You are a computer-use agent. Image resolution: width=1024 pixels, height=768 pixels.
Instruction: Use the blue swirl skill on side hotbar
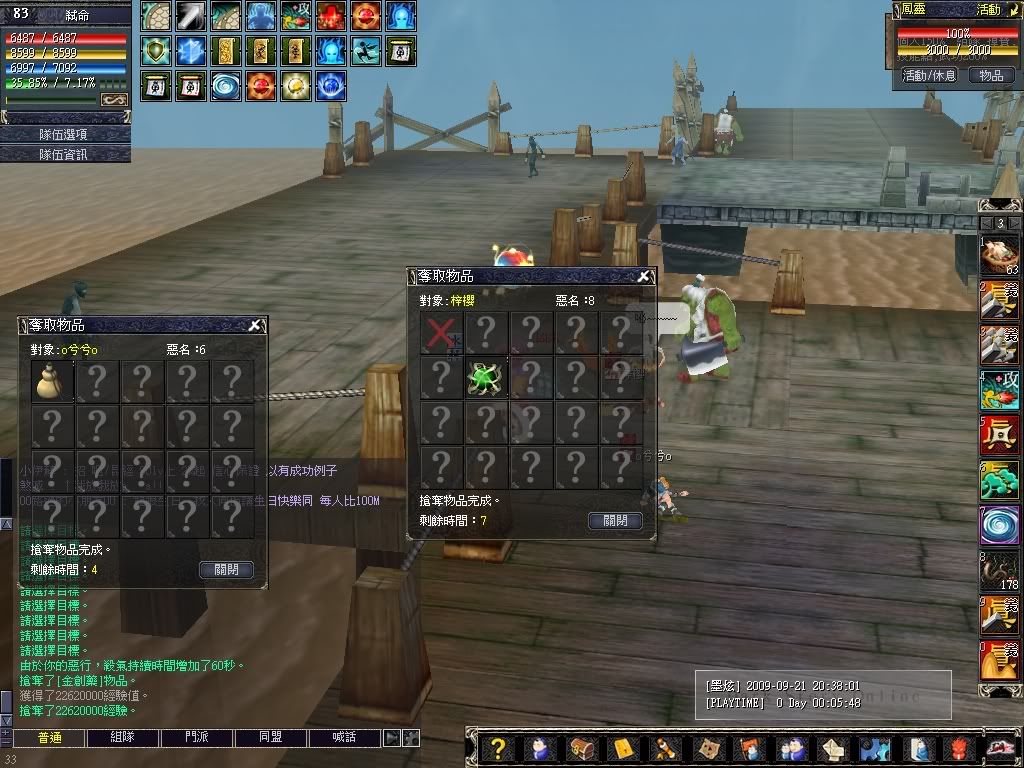pyautogui.click(x=999, y=525)
